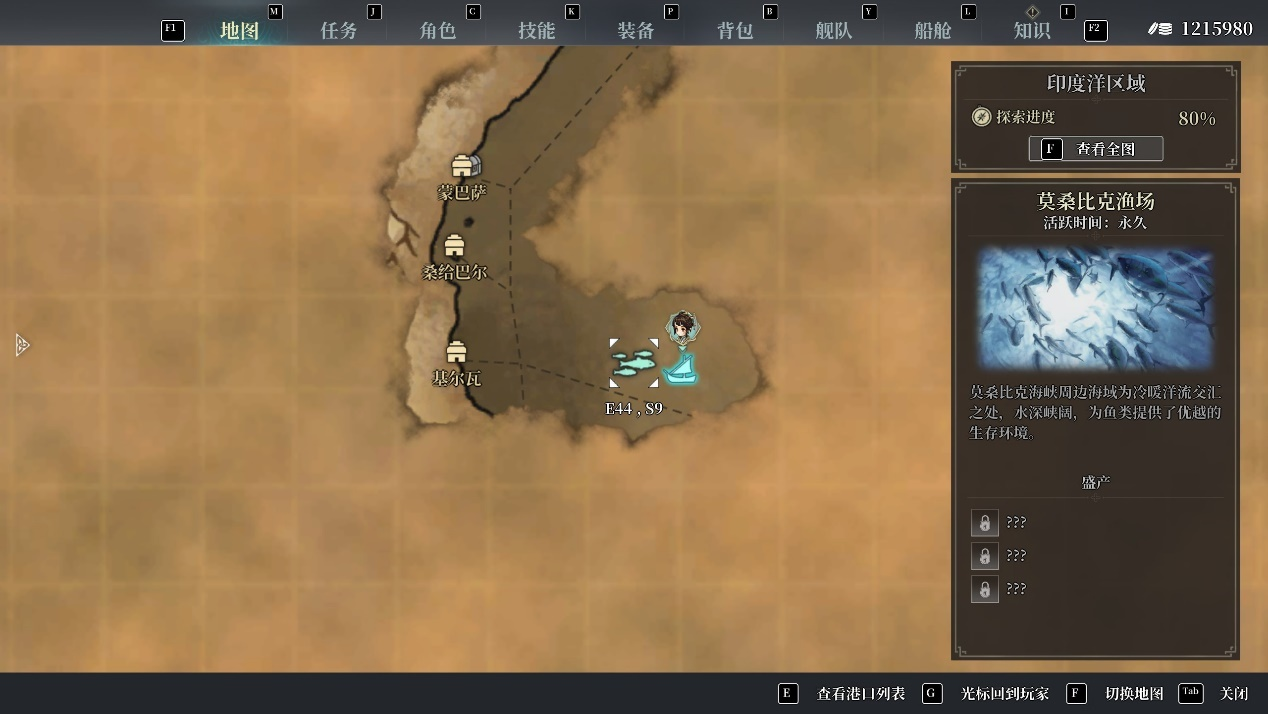Click the player ship marker on map
This screenshot has width=1268, height=714.
pyautogui.click(x=681, y=369)
